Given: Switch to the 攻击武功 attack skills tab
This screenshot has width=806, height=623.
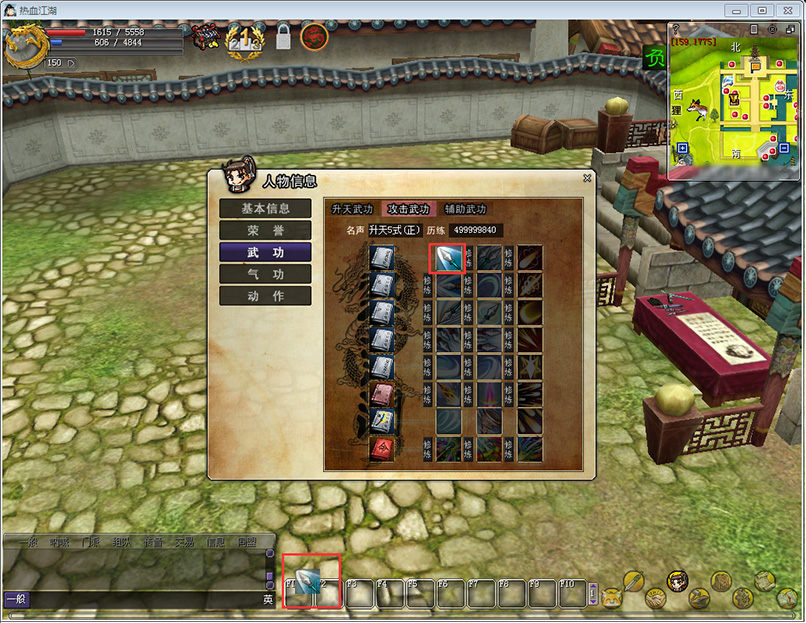Looking at the screenshot, I should coord(408,209).
